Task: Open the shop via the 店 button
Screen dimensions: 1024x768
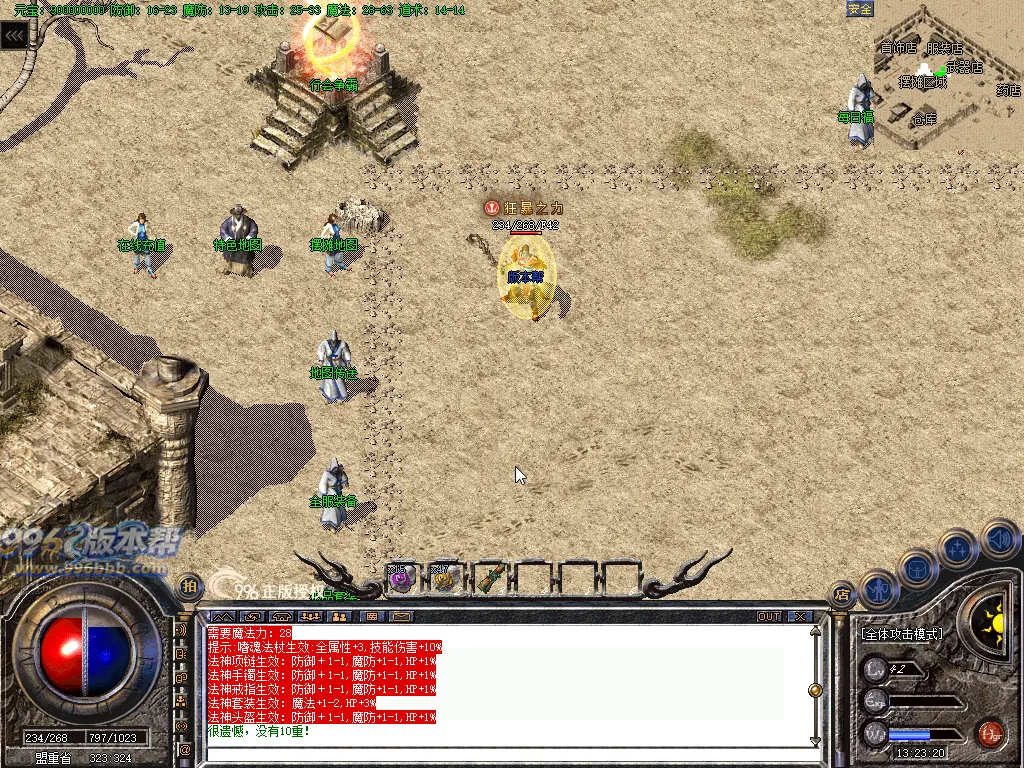Action: click(x=842, y=594)
